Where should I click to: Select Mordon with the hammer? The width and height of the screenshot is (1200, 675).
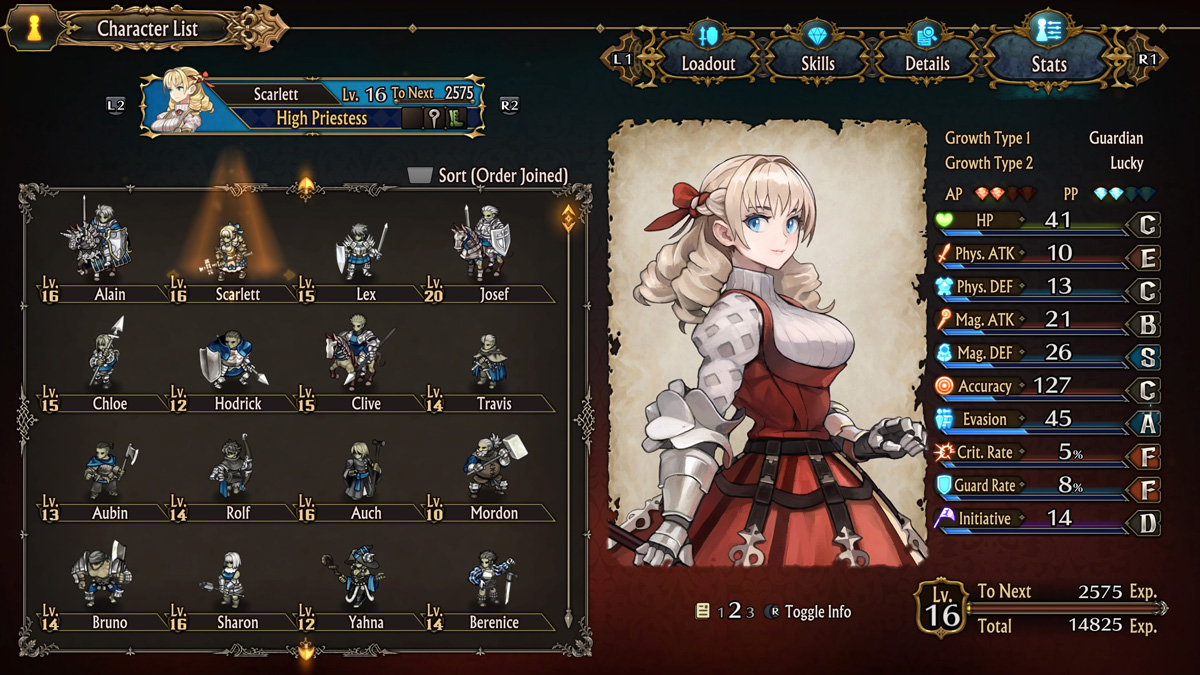point(490,470)
